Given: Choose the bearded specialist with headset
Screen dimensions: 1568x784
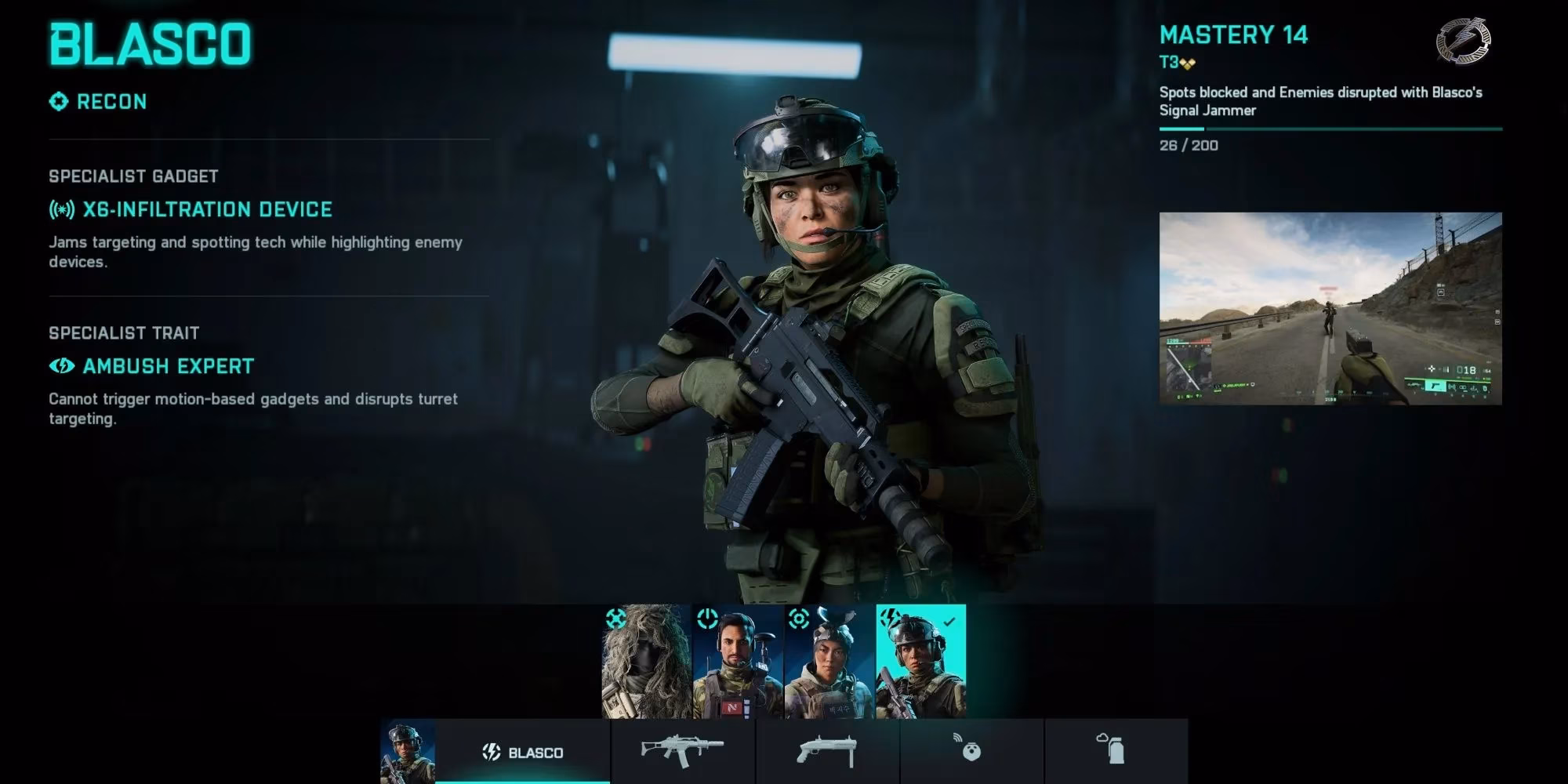Looking at the screenshot, I should coord(738,661).
